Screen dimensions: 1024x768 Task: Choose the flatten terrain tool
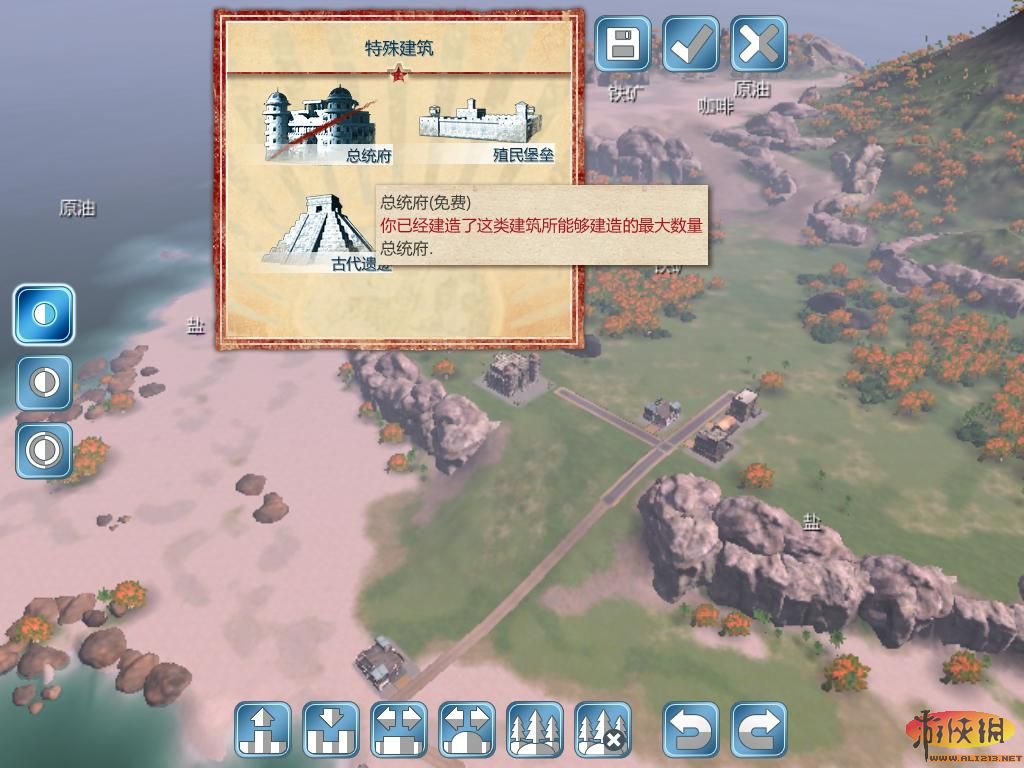[399, 729]
